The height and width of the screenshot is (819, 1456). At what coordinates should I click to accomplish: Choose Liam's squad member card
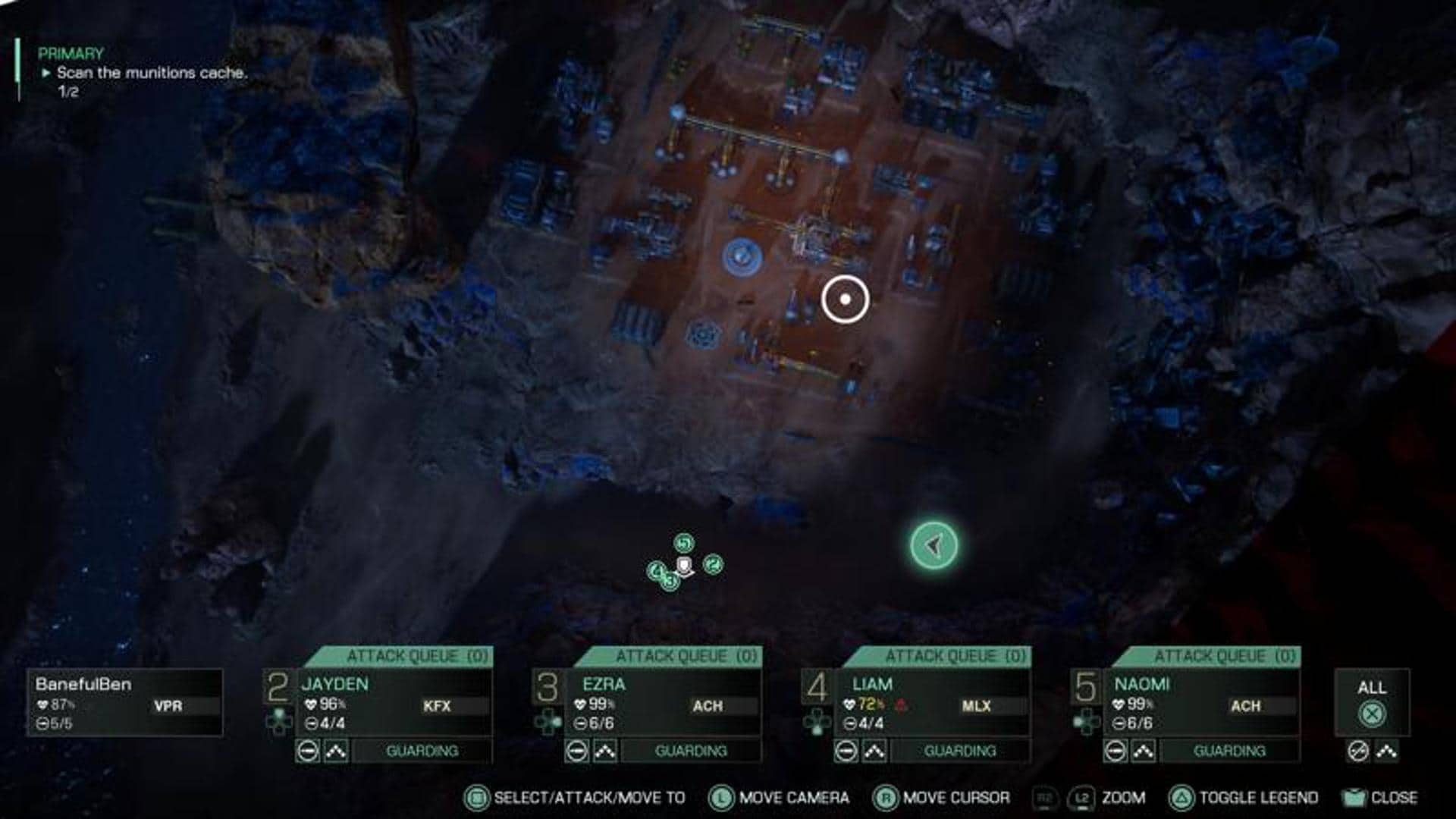pos(933,703)
